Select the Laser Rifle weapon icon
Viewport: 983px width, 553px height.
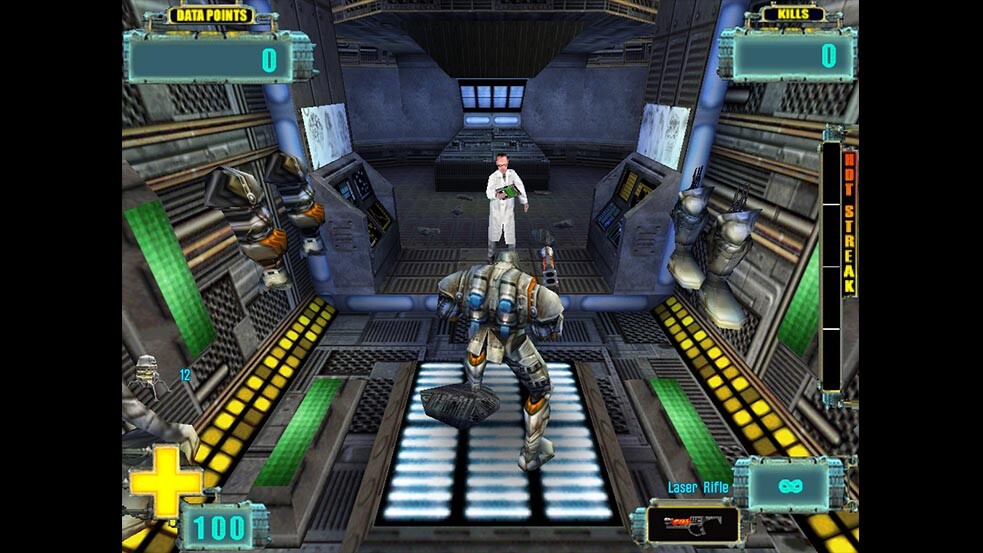pyautogui.click(x=692, y=524)
